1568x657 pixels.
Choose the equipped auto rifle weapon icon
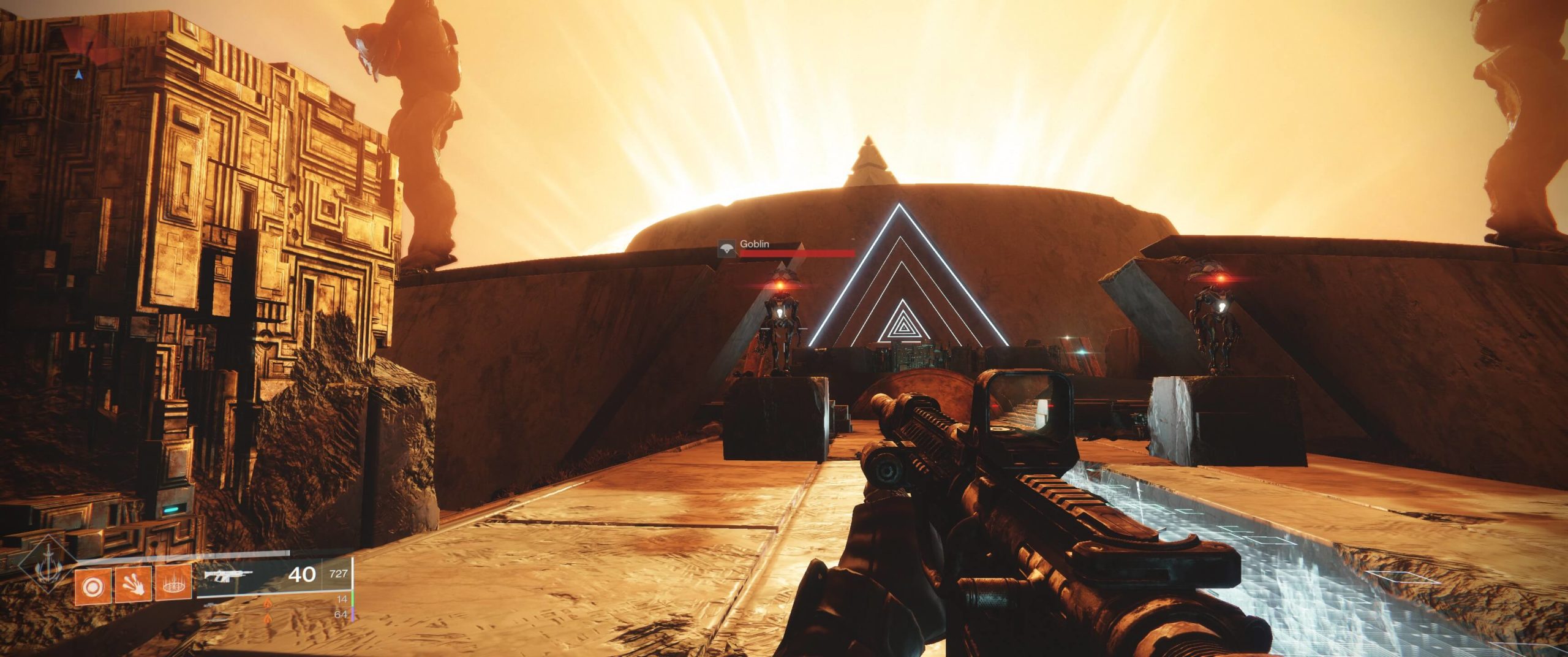coord(228,576)
